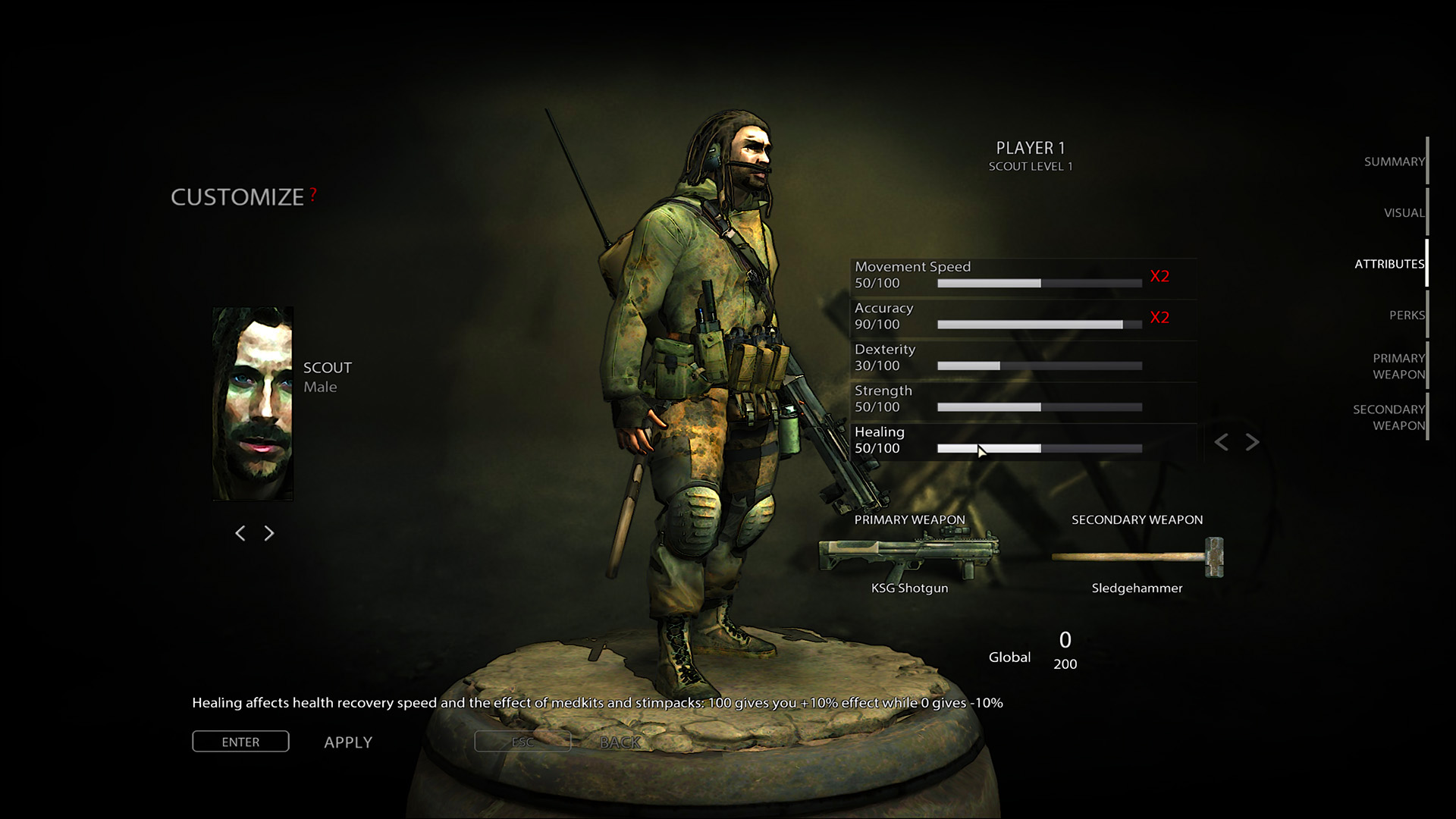Click the X2 multiplier beside Accuracy
This screenshot has height=819, width=1456.
[1159, 318]
